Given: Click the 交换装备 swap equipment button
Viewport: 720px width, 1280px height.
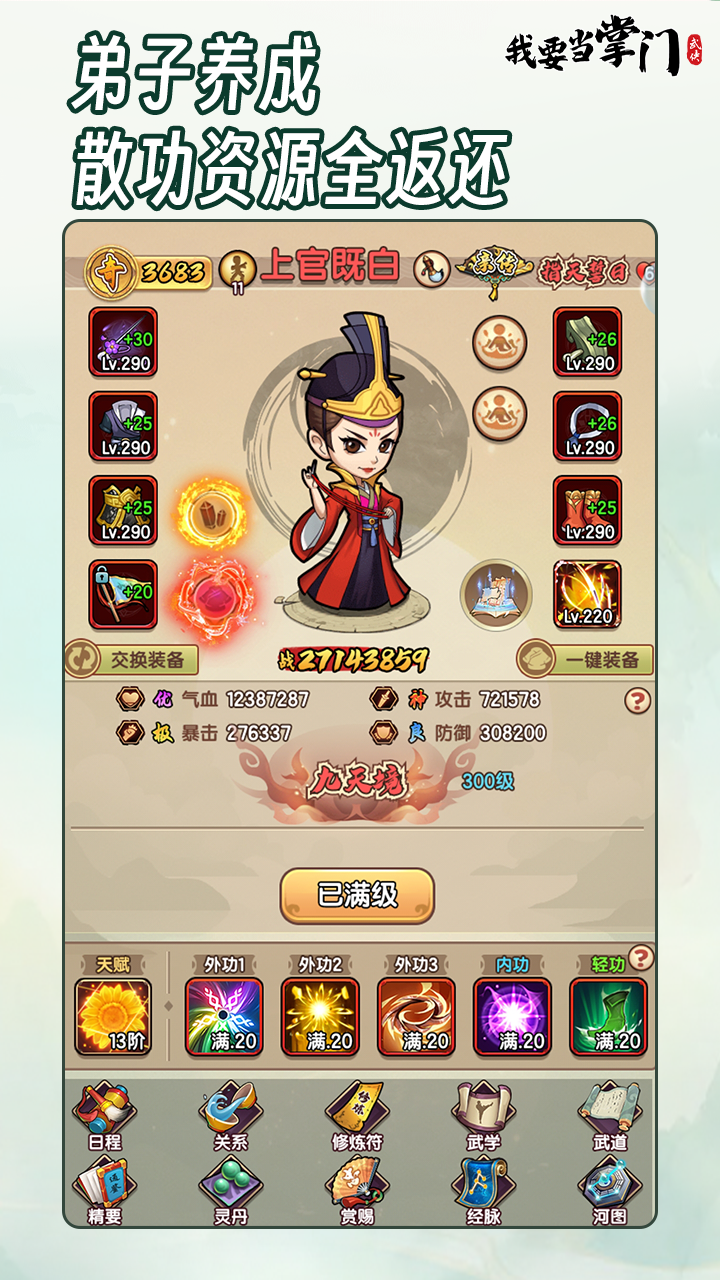Looking at the screenshot, I should coord(132,660).
